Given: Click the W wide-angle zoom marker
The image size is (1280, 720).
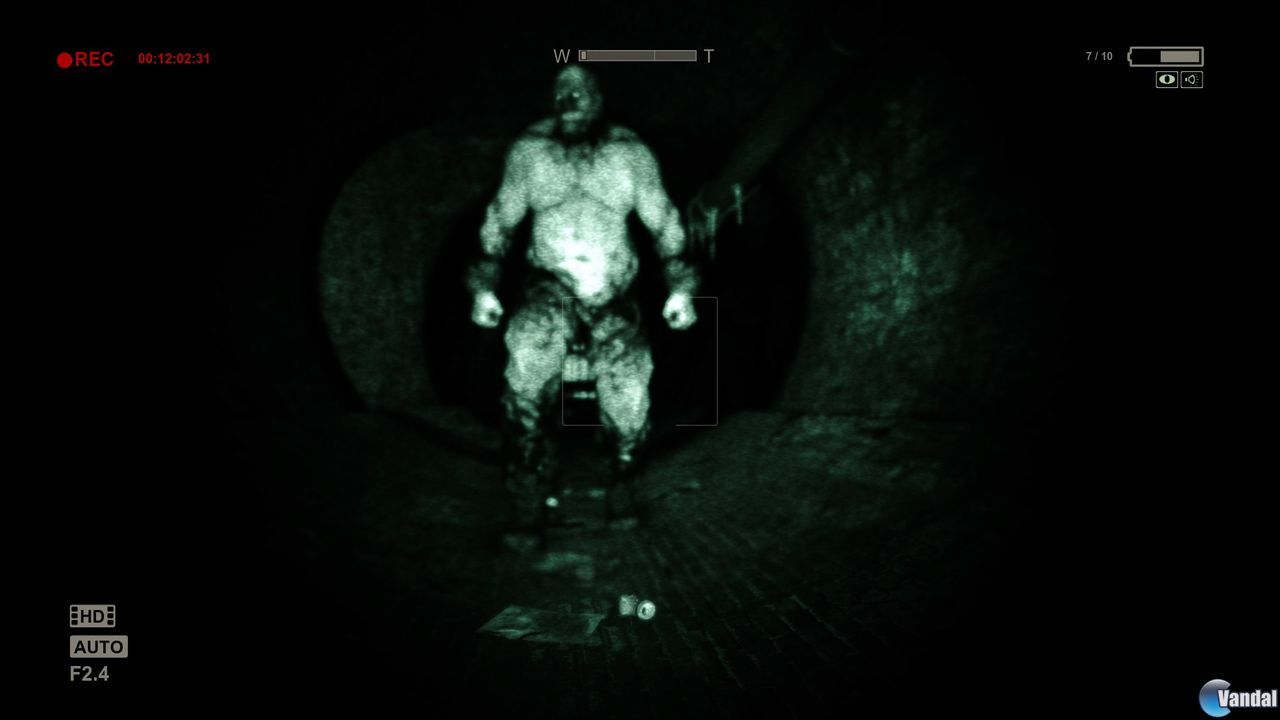Looking at the screenshot, I should tap(563, 56).
